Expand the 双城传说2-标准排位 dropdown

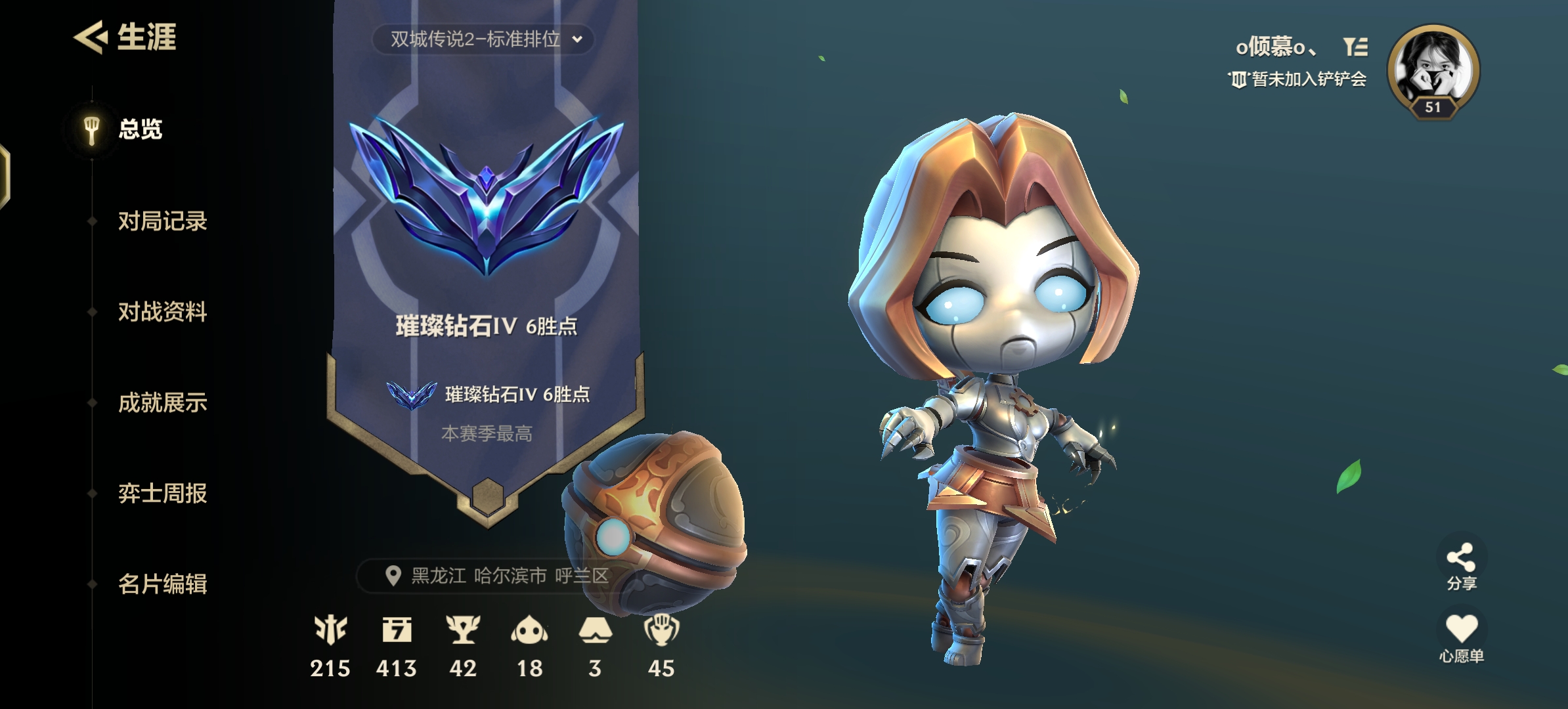click(483, 39)
